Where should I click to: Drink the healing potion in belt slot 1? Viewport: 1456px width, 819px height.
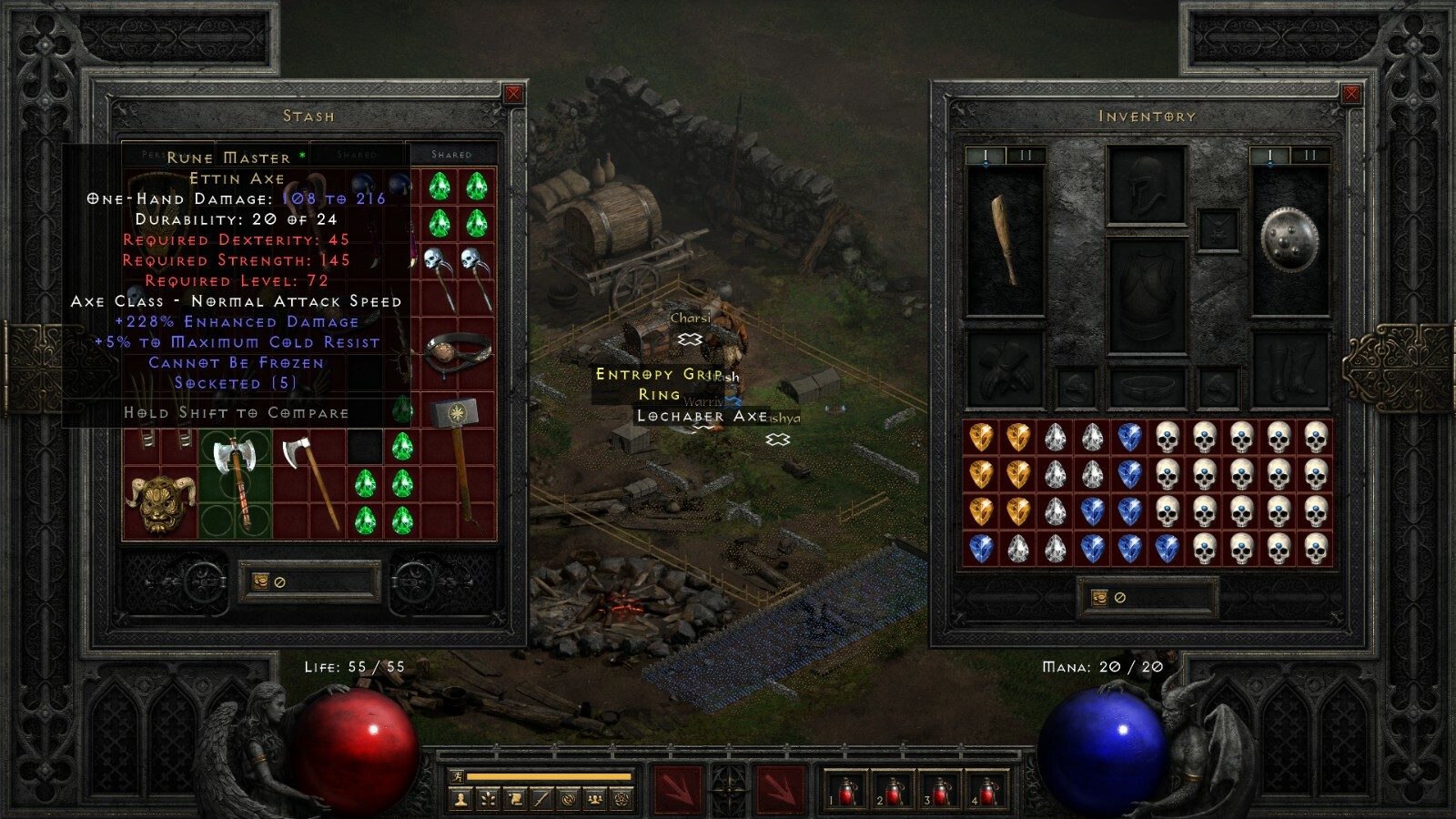point(846,790)
